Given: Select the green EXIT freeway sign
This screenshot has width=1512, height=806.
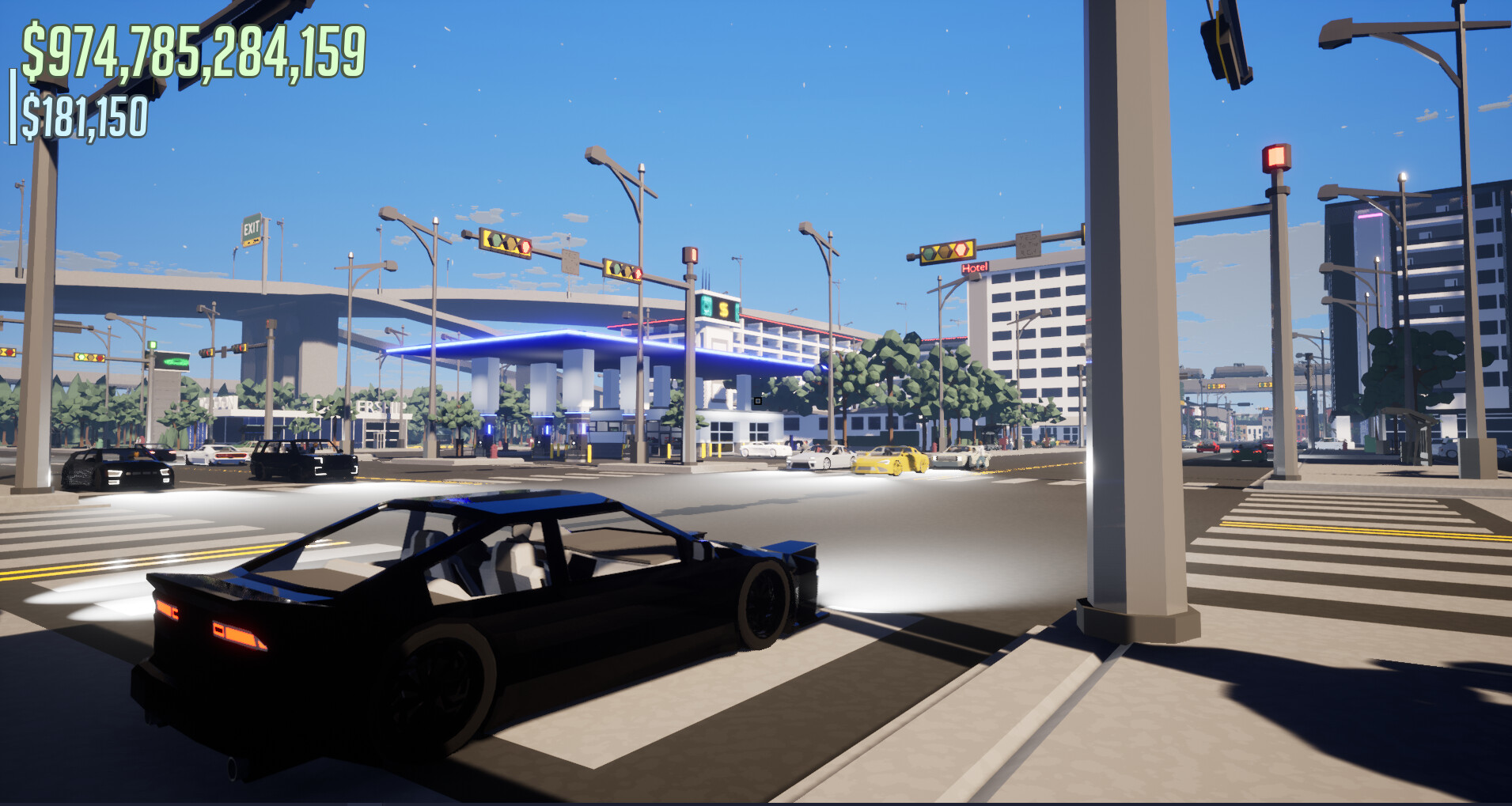Looking at the screenshot, I should [251, 228].
